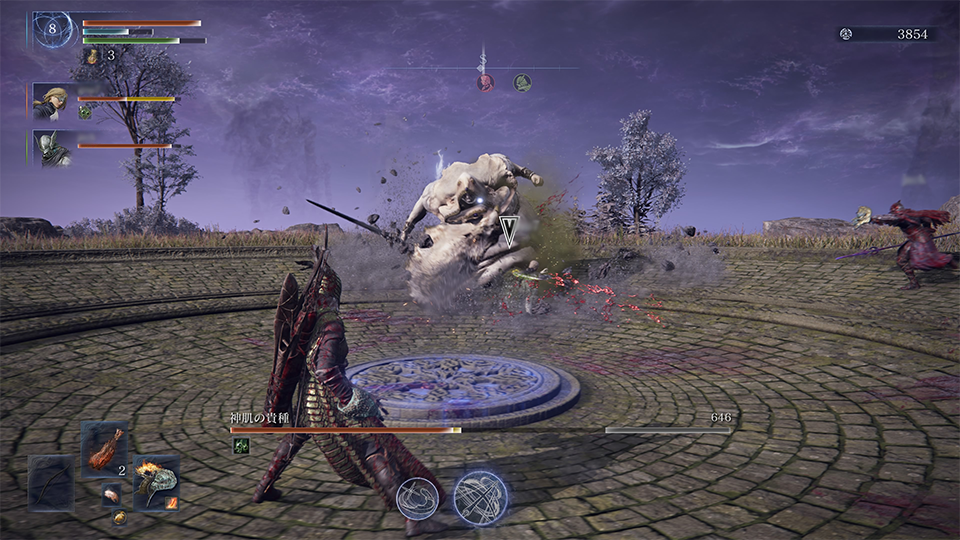Activate the glowing ultimate art icon
Image resolution: width=960 pixels, height=540 pixels.
(481, 497)
